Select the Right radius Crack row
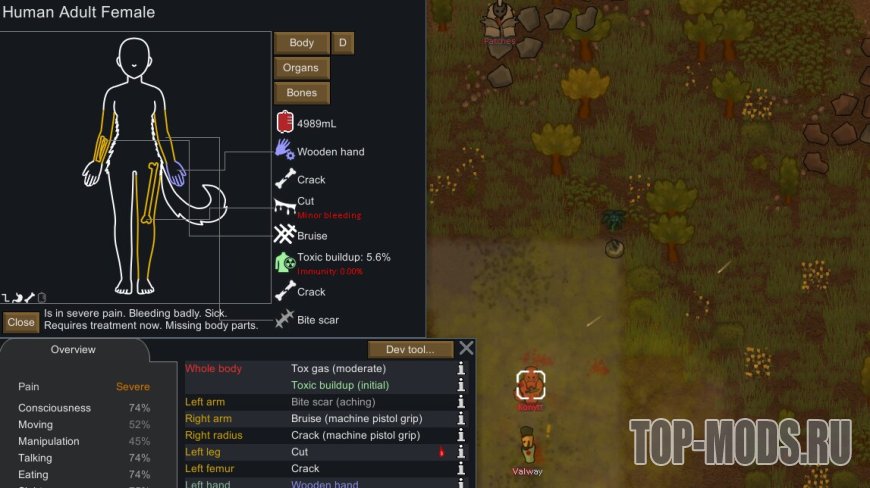Screen dimensions: 870x488 tap(320, 436)
